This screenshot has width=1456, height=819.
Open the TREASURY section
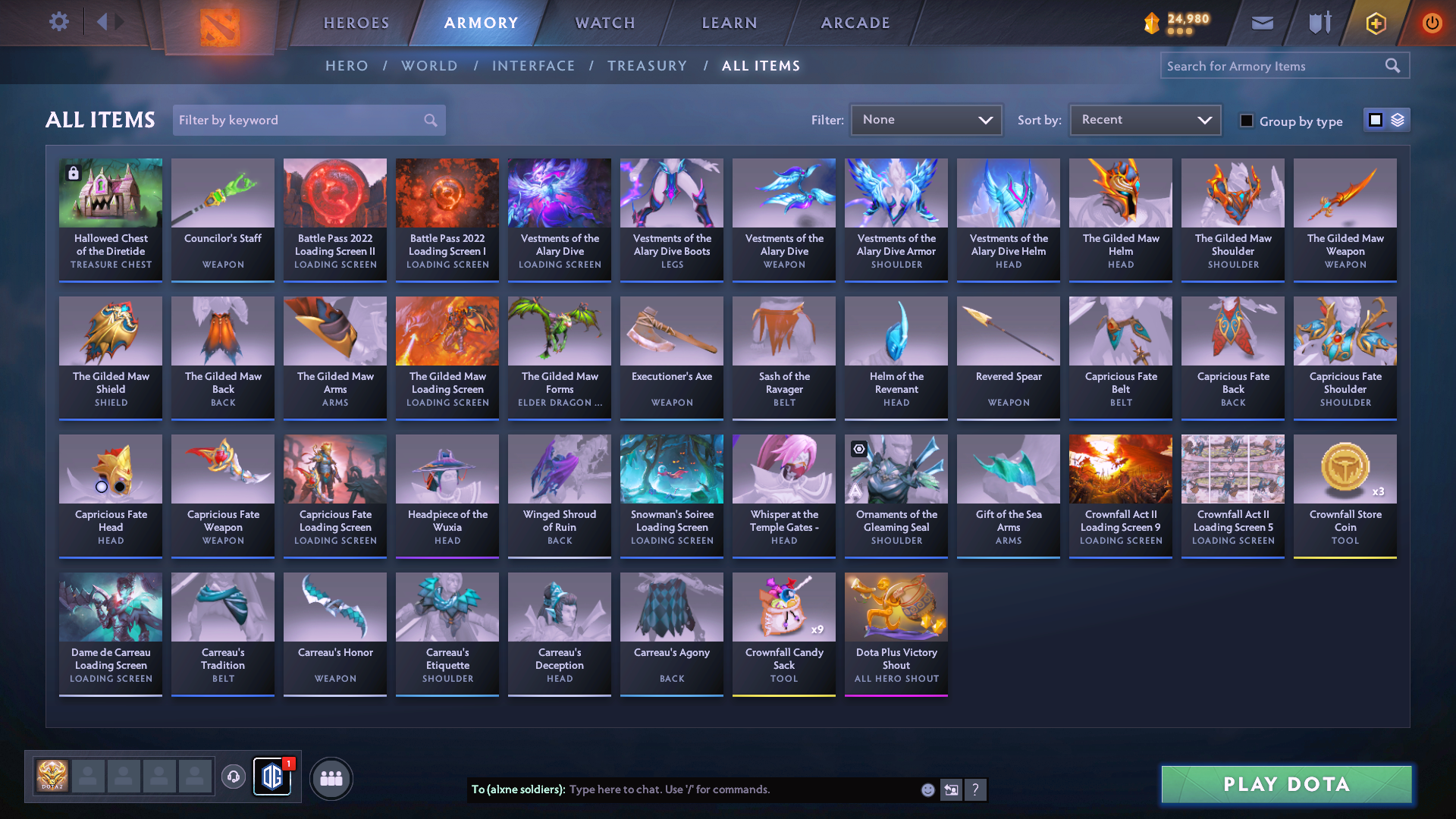pyautogui.click(x=648, y=66)
